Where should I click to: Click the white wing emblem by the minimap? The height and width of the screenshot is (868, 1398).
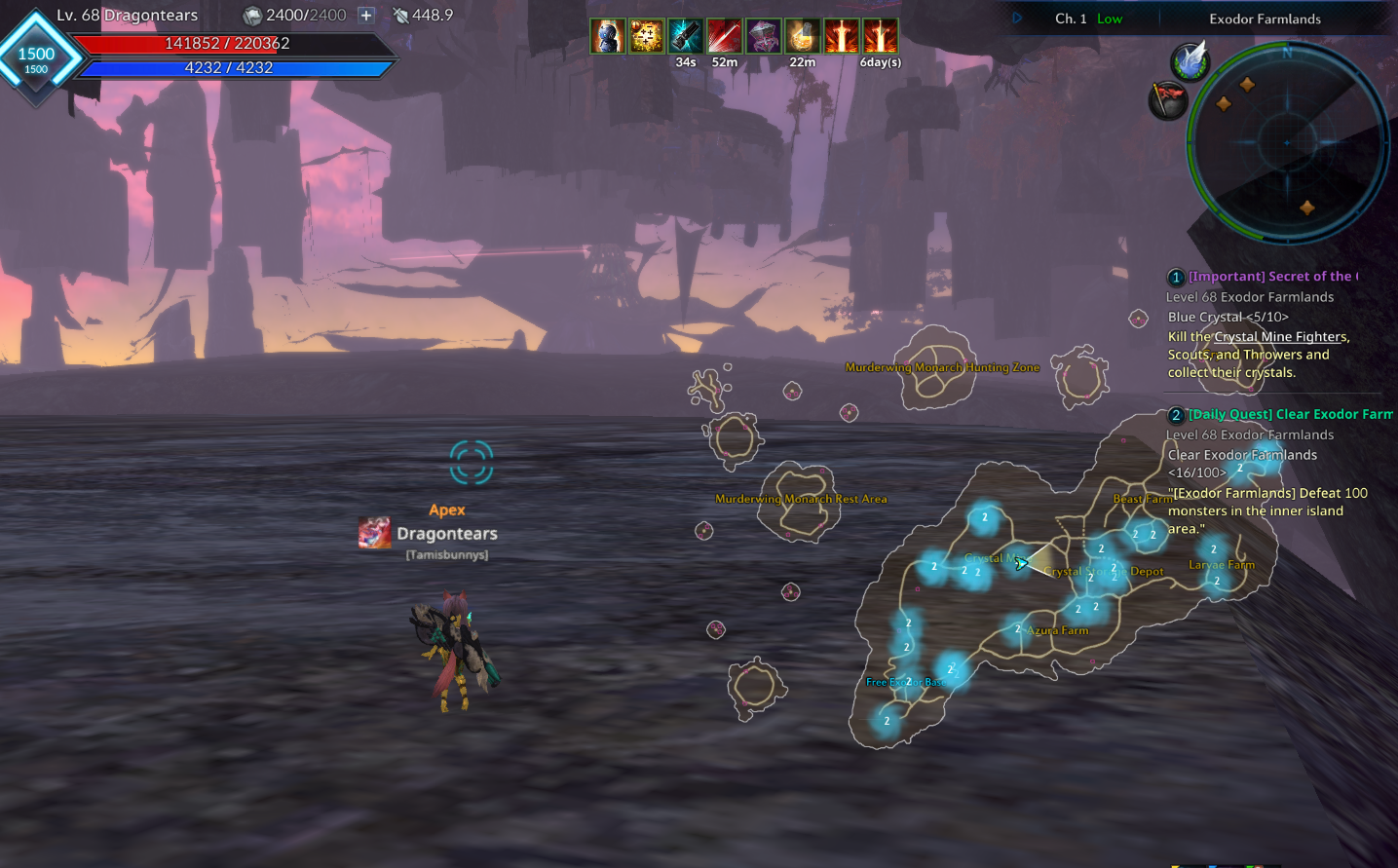pyautogui.click(x=1190, y=62)
